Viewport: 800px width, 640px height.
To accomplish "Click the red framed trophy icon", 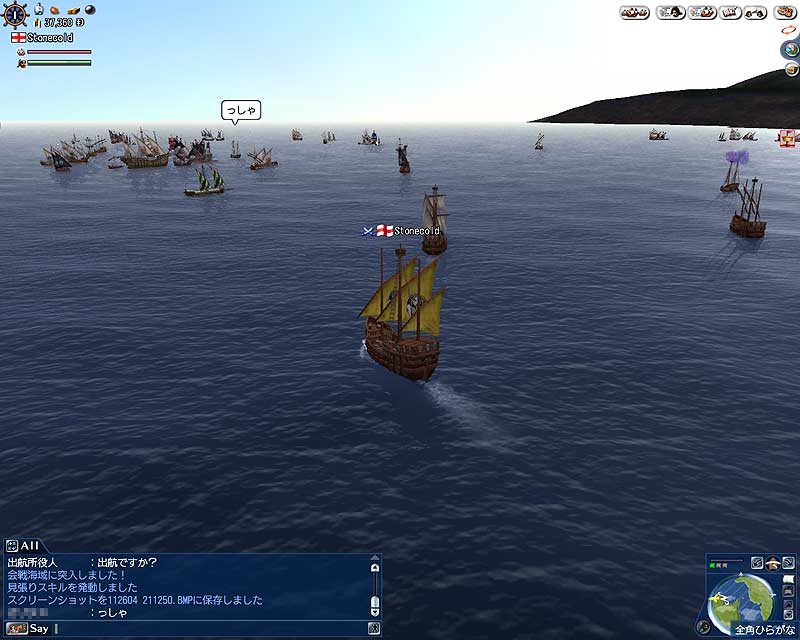I will pos(788,137).
